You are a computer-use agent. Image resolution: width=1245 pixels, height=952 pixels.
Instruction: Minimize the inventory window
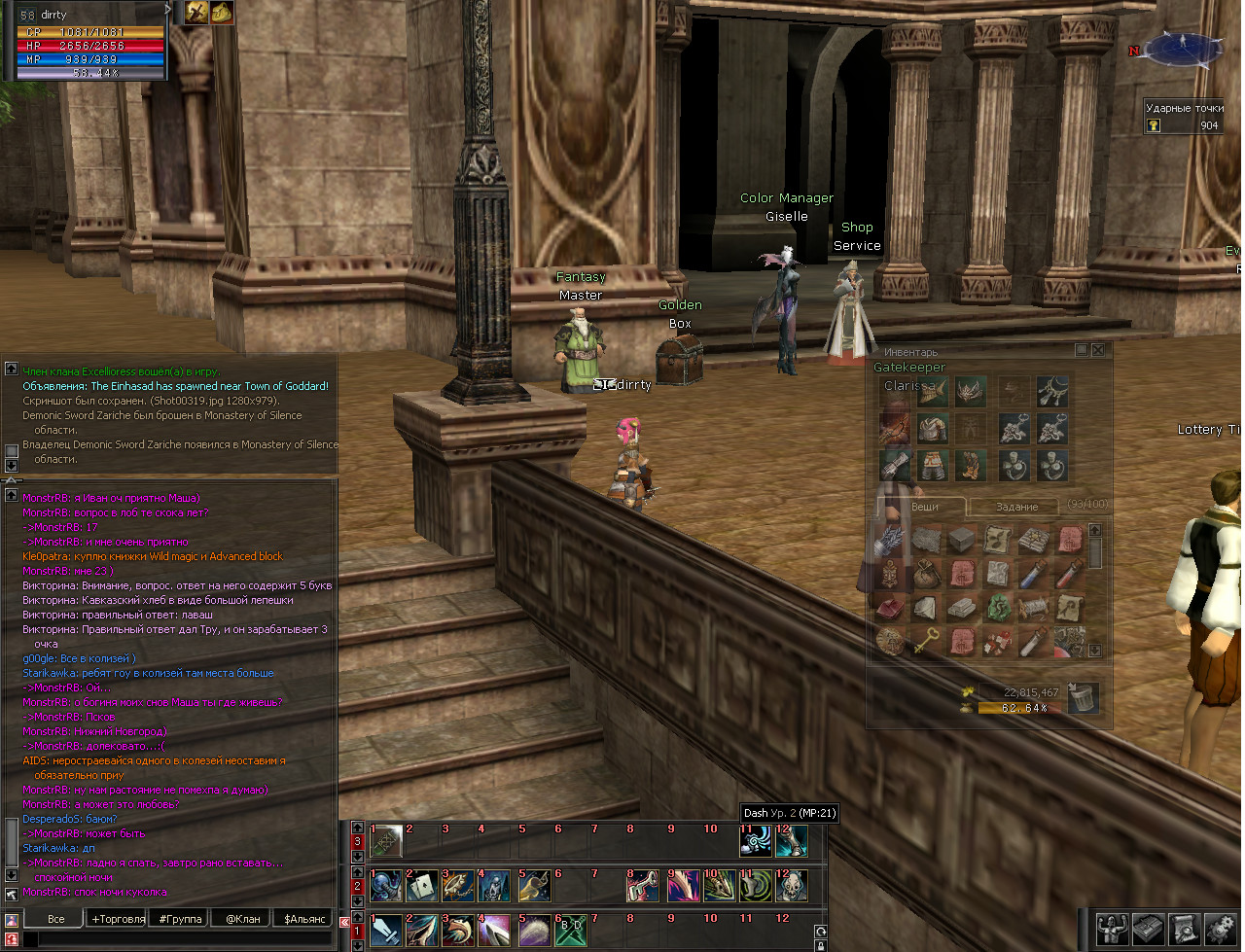click(x=1081, y=350)
